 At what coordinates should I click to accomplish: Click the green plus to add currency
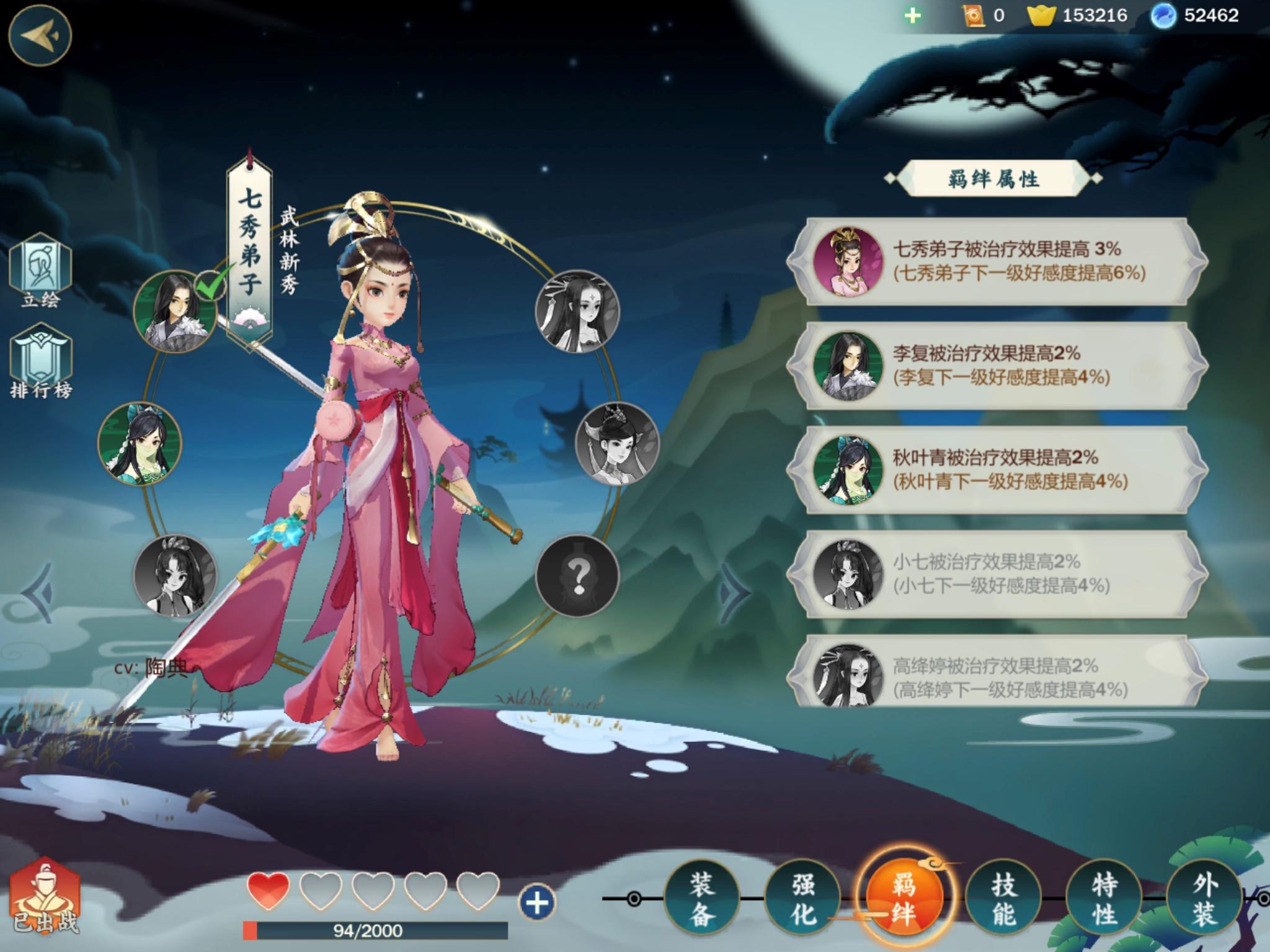pos(912,15)
